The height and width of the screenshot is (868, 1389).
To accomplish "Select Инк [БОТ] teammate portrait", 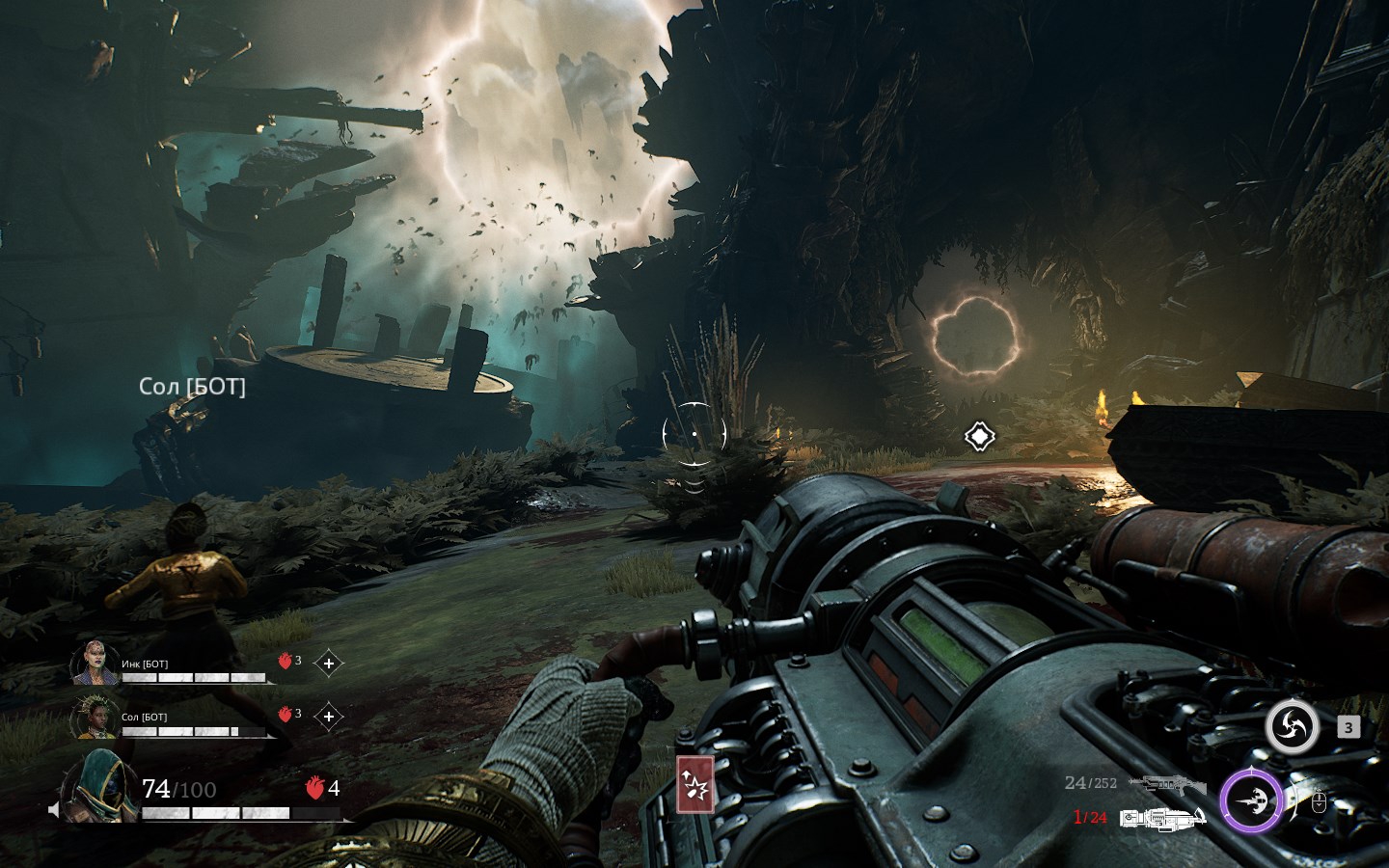I will coord(95,664).
